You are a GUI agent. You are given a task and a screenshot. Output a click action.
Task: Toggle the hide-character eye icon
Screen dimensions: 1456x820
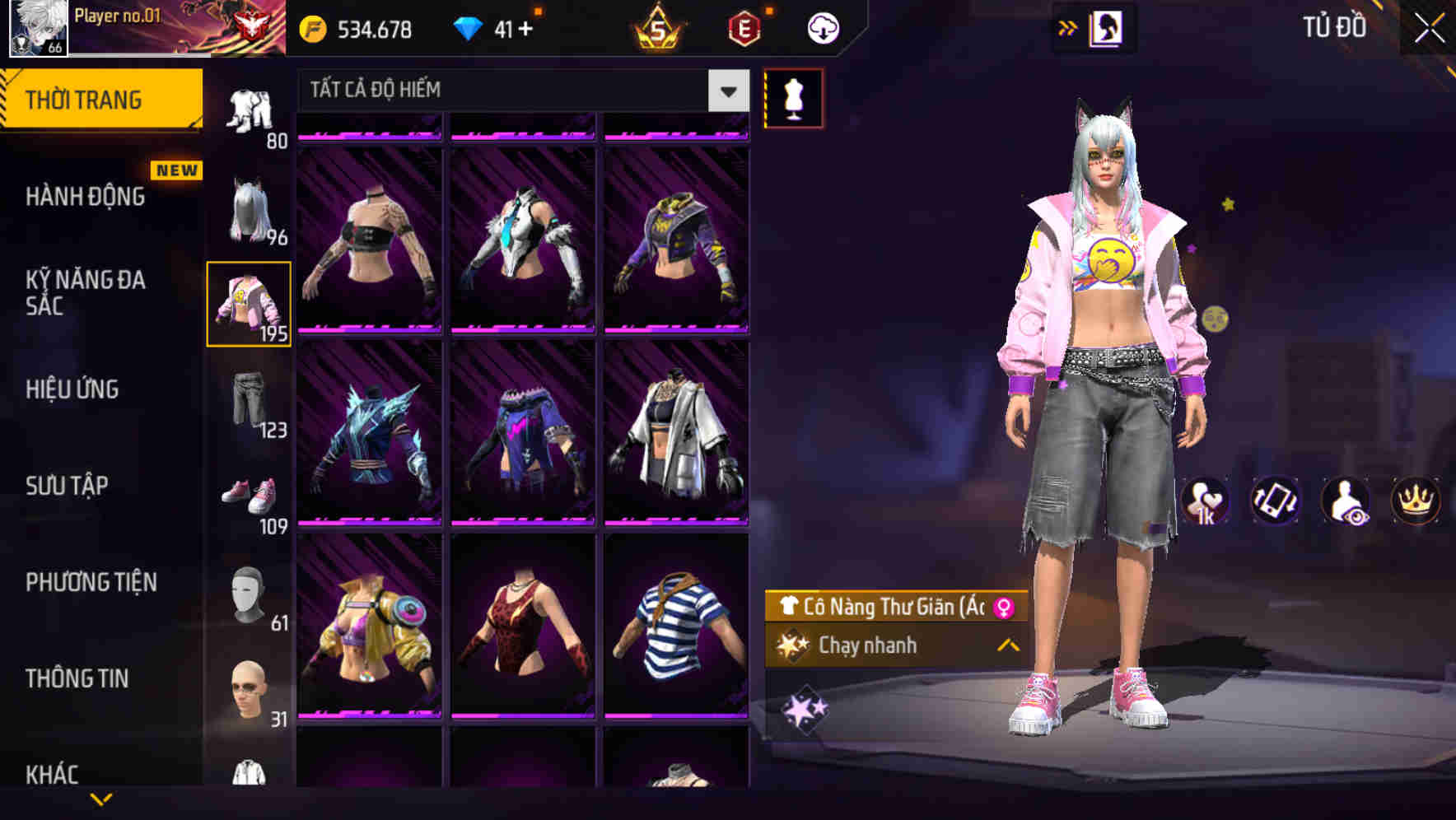click(x=1348, y=501)
